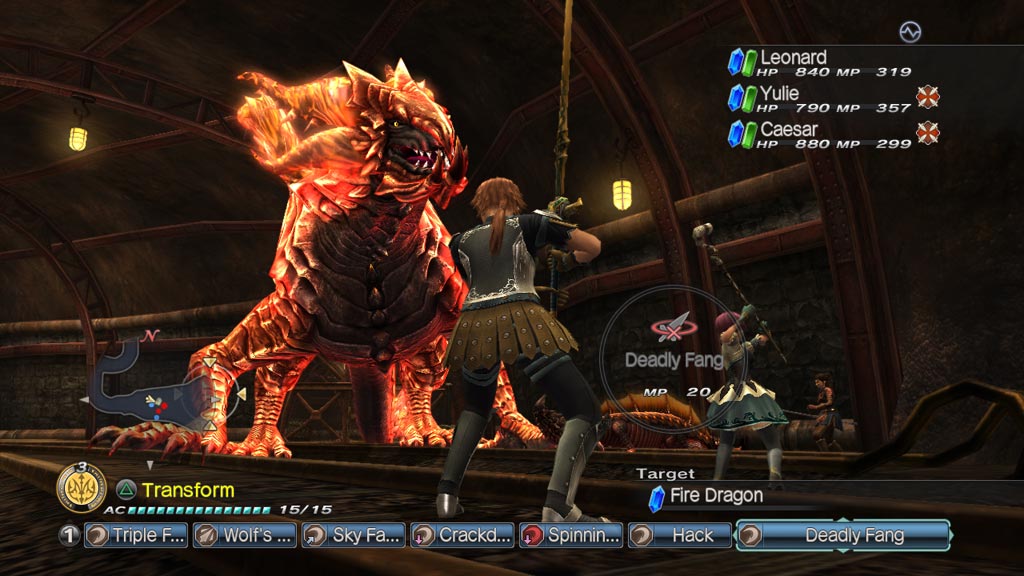Activate the Sky Fa... skill
The height and width of the screenshot is (576, 1024).
tap(353, 535)
